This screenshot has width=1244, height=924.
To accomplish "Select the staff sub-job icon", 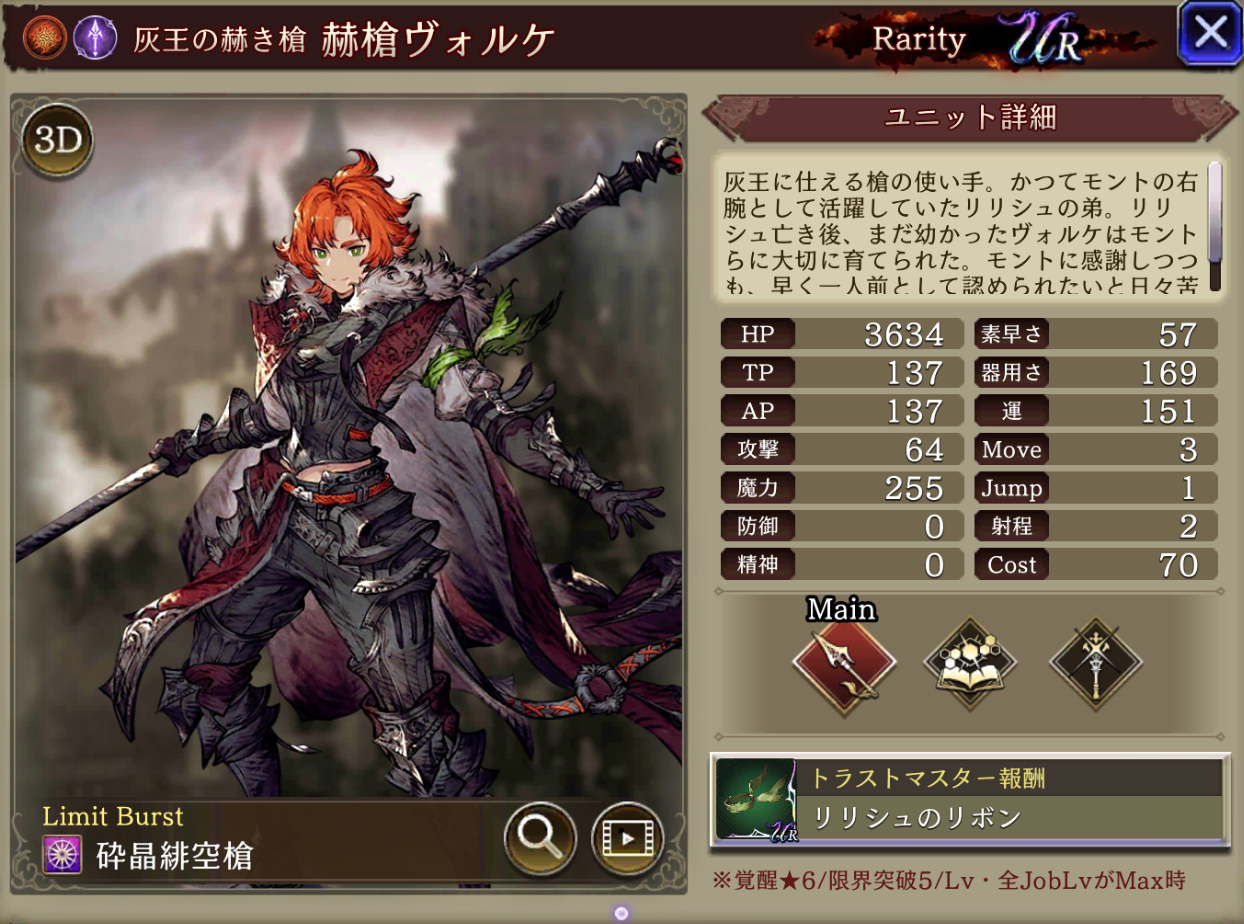I will (1095, 663).
